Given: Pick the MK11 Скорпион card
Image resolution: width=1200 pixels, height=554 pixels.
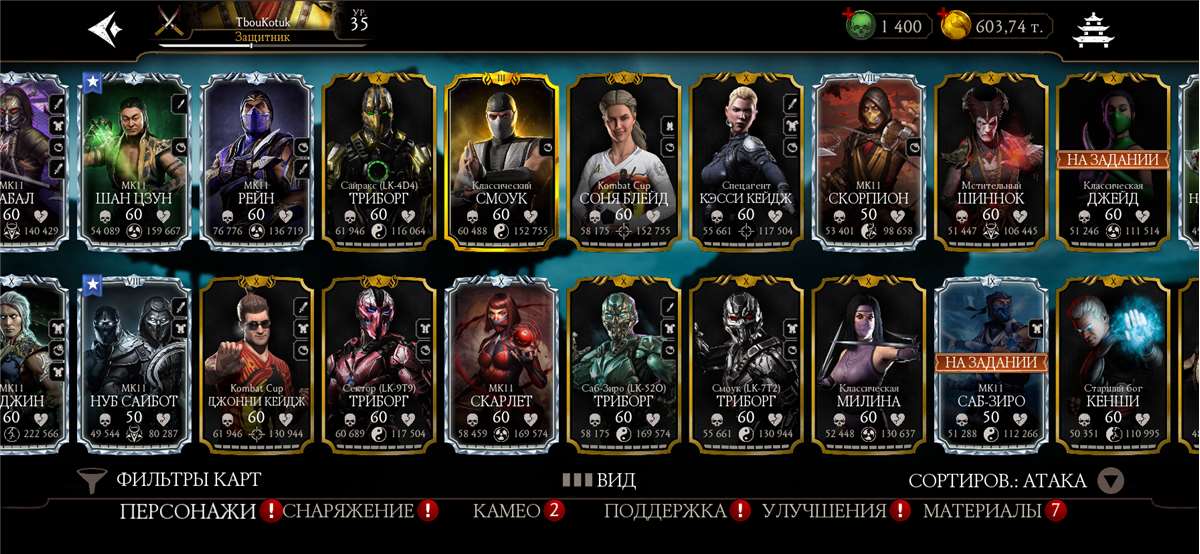Looking at the screenshot, I should point(868,160).
